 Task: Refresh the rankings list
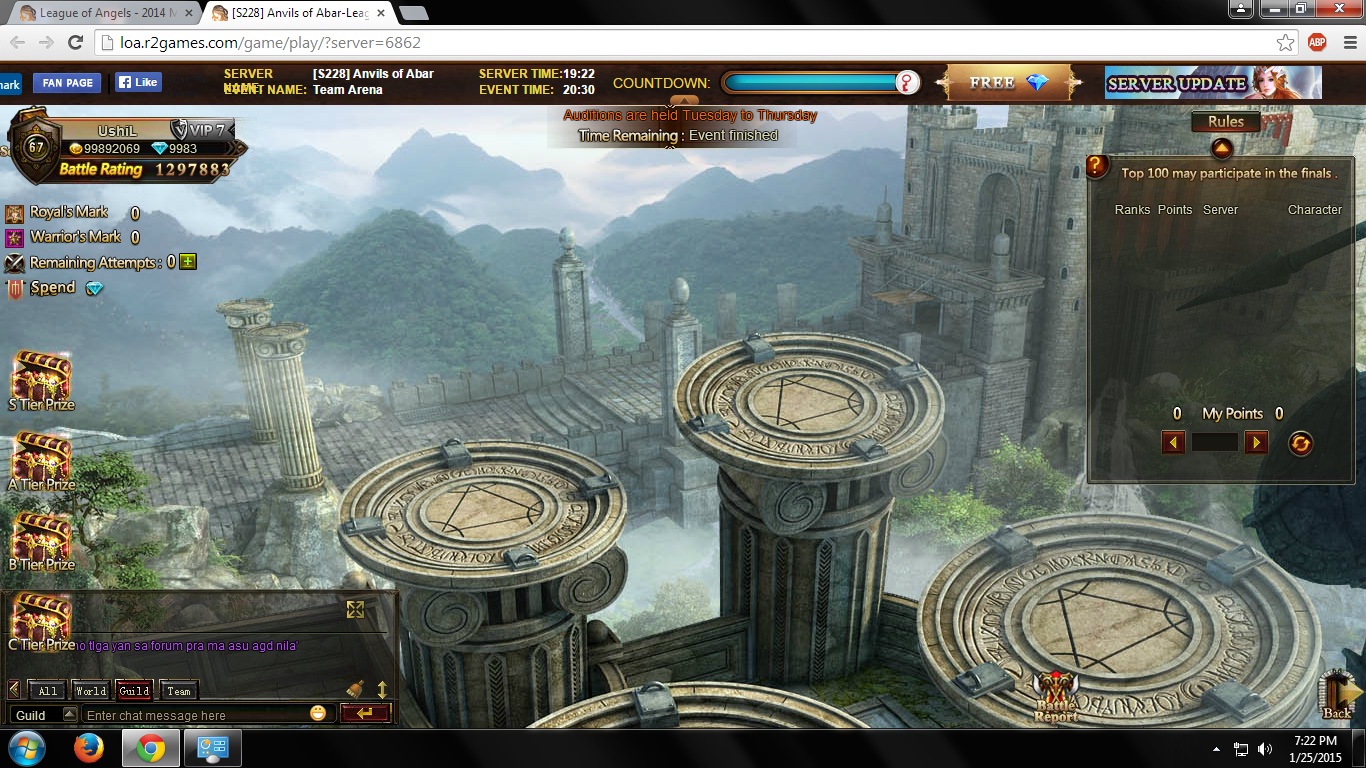1300,443
